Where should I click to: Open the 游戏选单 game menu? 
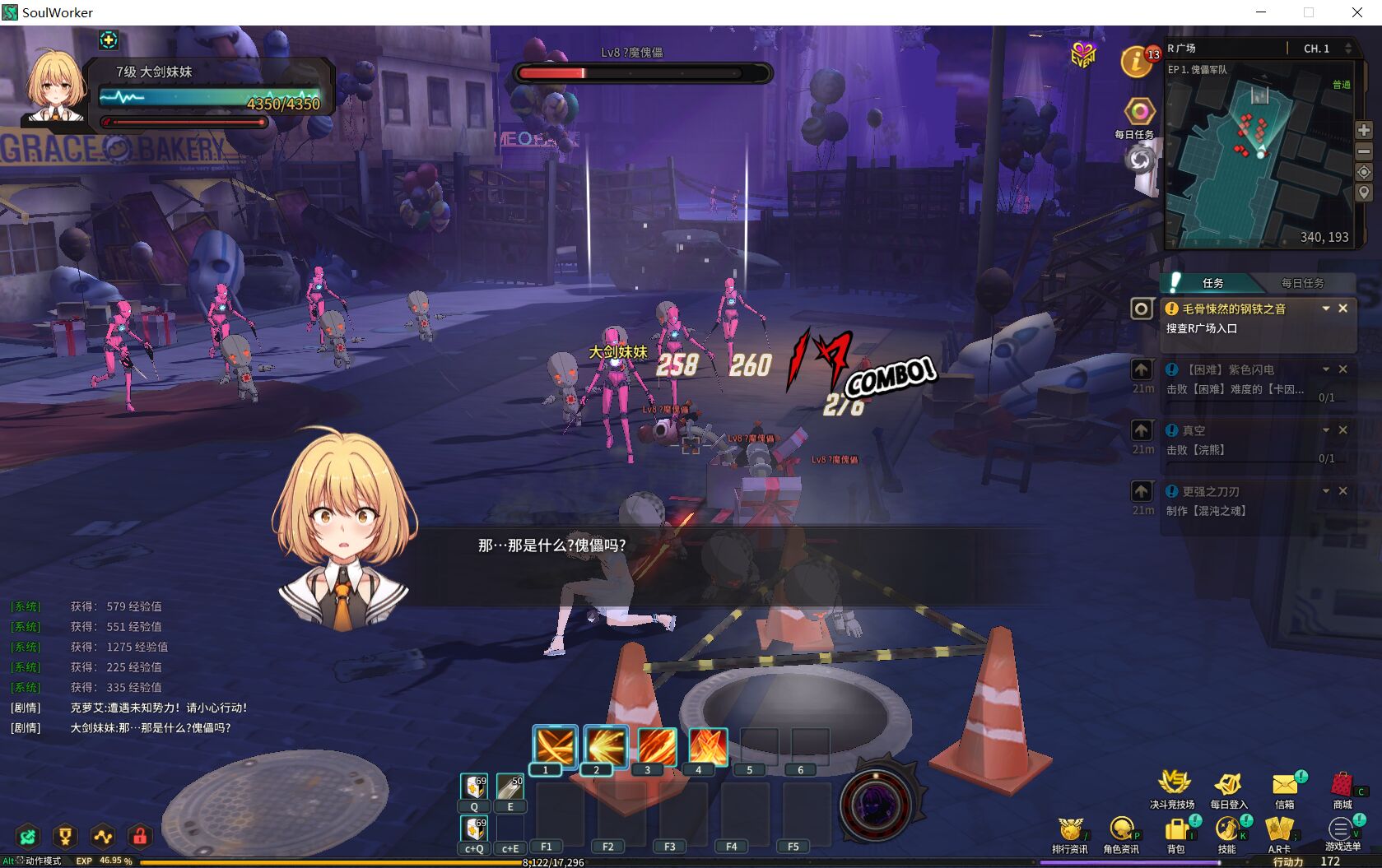coord(1342,829)
